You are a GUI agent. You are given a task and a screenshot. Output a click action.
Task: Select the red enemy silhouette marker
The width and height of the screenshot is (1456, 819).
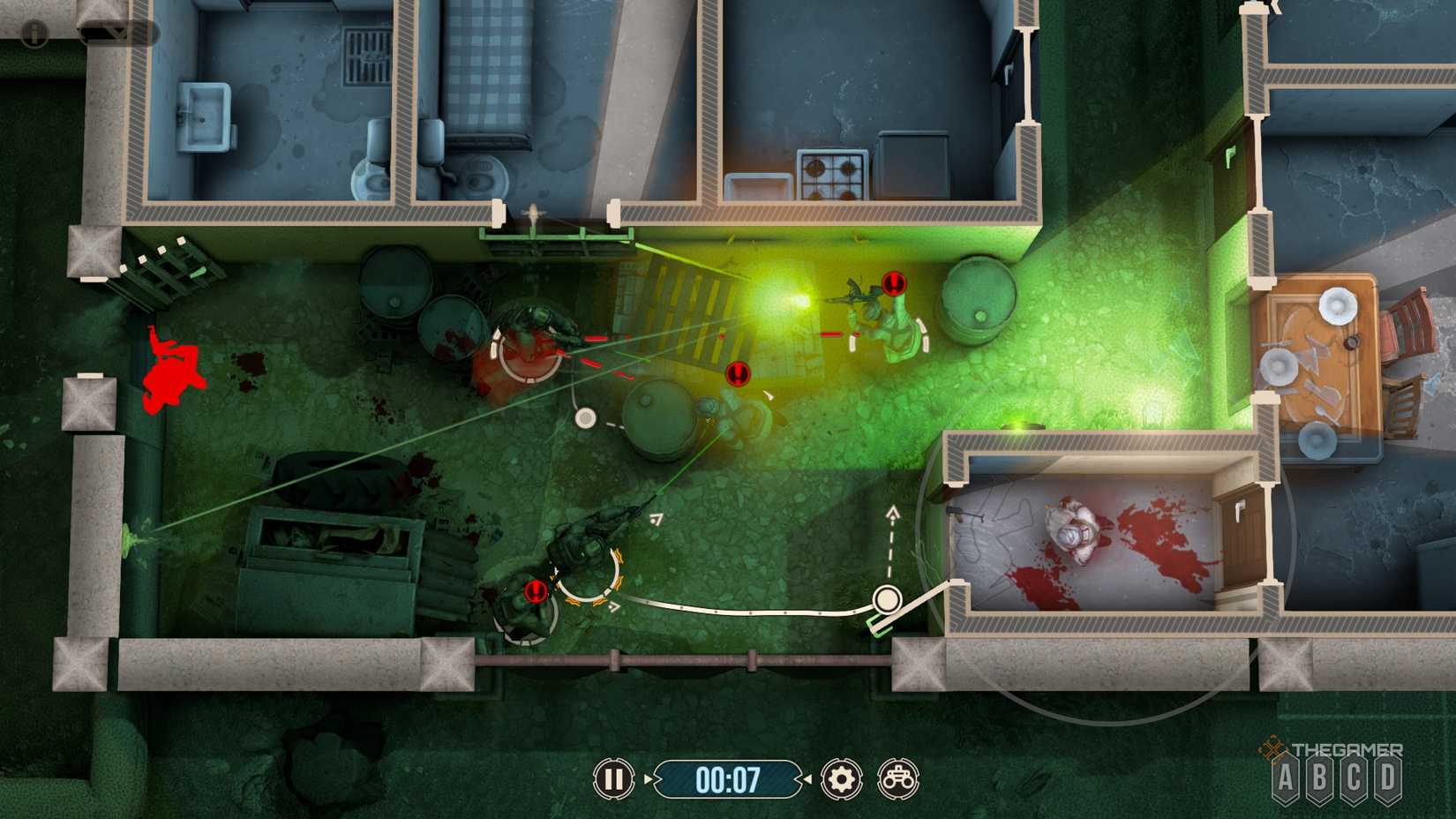pos(172,366)
